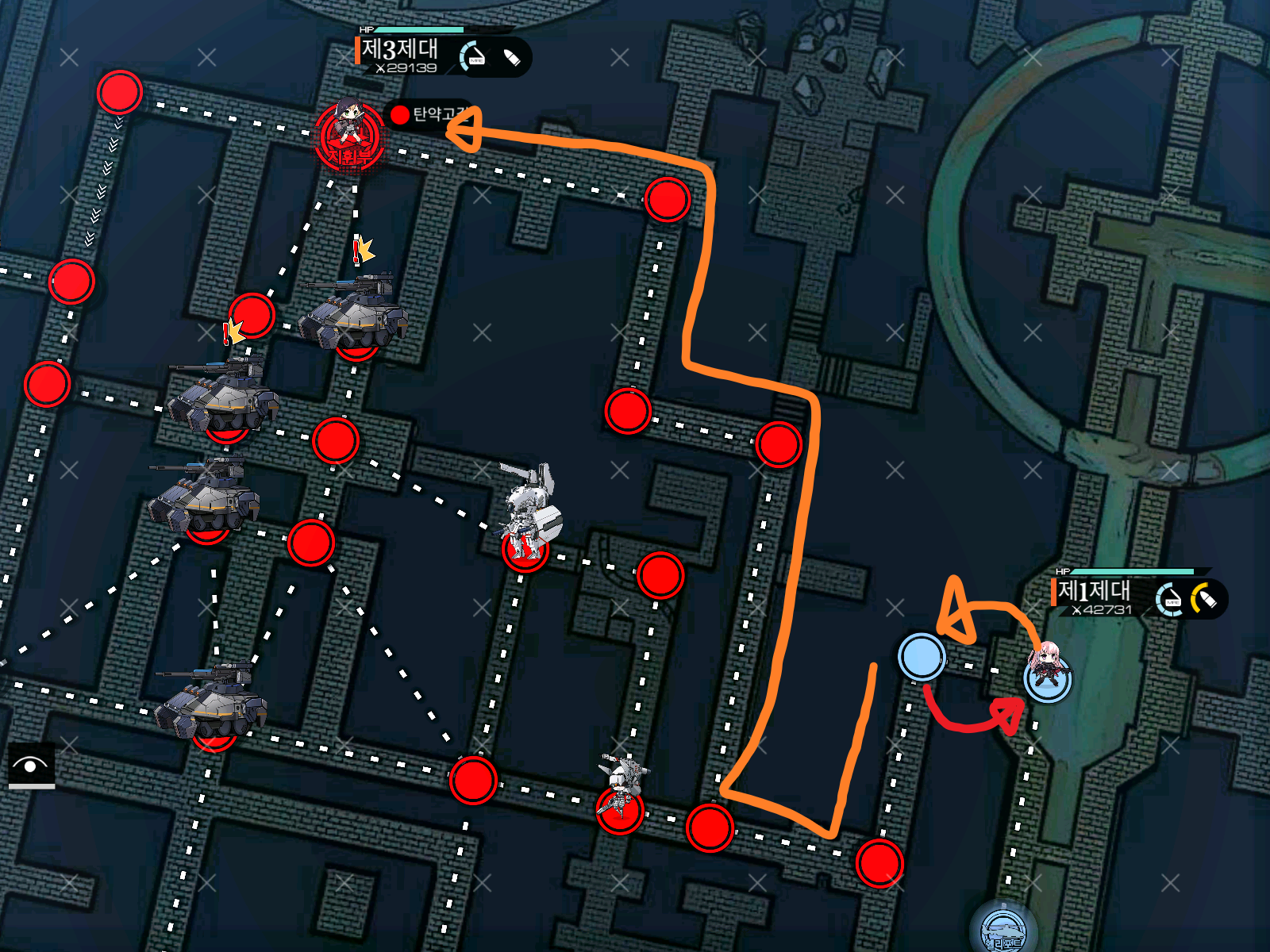
Task: Select the 제3제대 name label
Action: 400,47
